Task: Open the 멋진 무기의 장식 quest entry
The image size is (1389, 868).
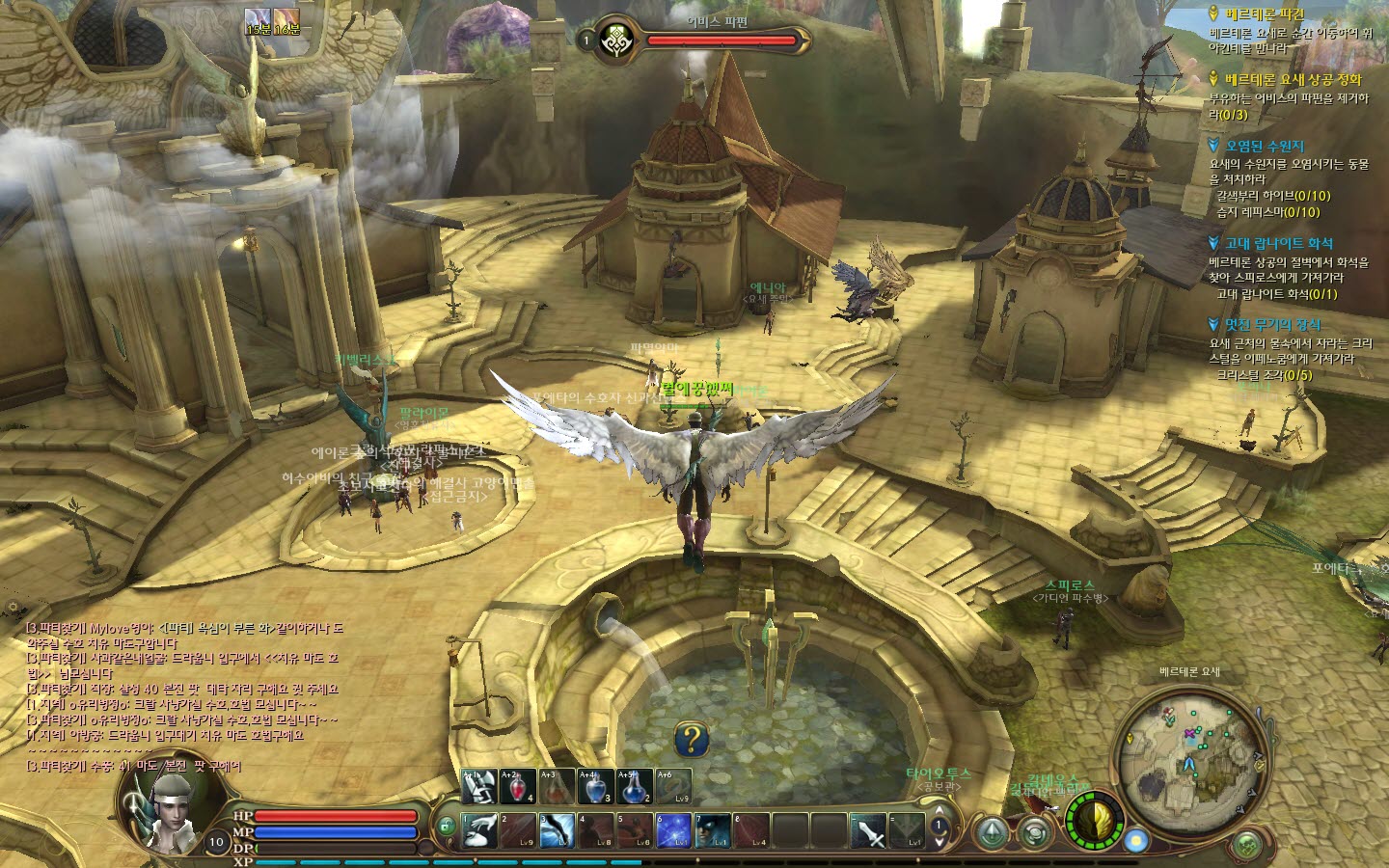Action: coord(1272,325)
